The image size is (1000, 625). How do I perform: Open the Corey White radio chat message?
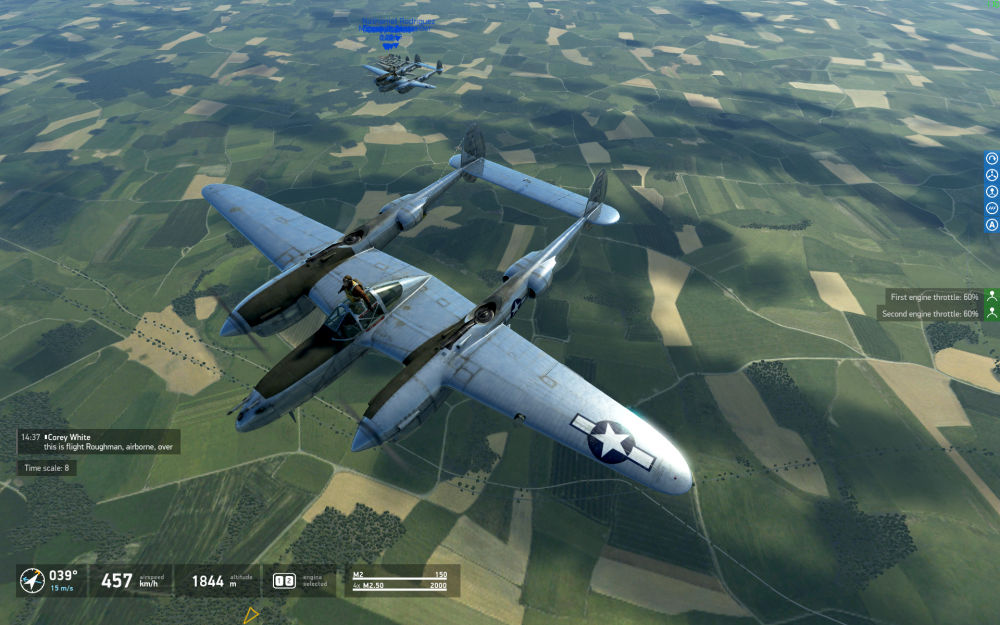click(99, 442)
